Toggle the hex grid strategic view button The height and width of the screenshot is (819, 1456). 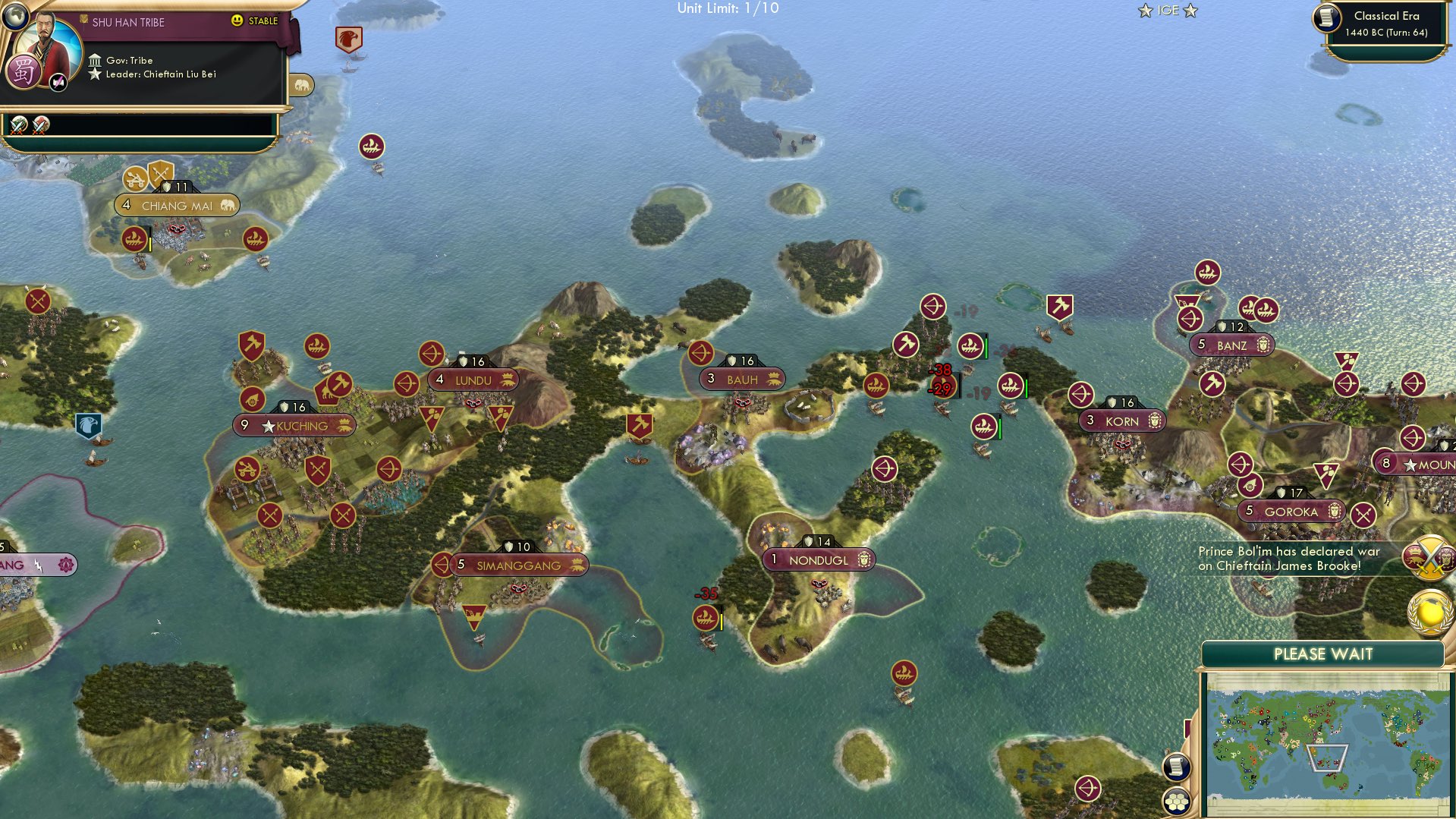tap(1177, 801)
